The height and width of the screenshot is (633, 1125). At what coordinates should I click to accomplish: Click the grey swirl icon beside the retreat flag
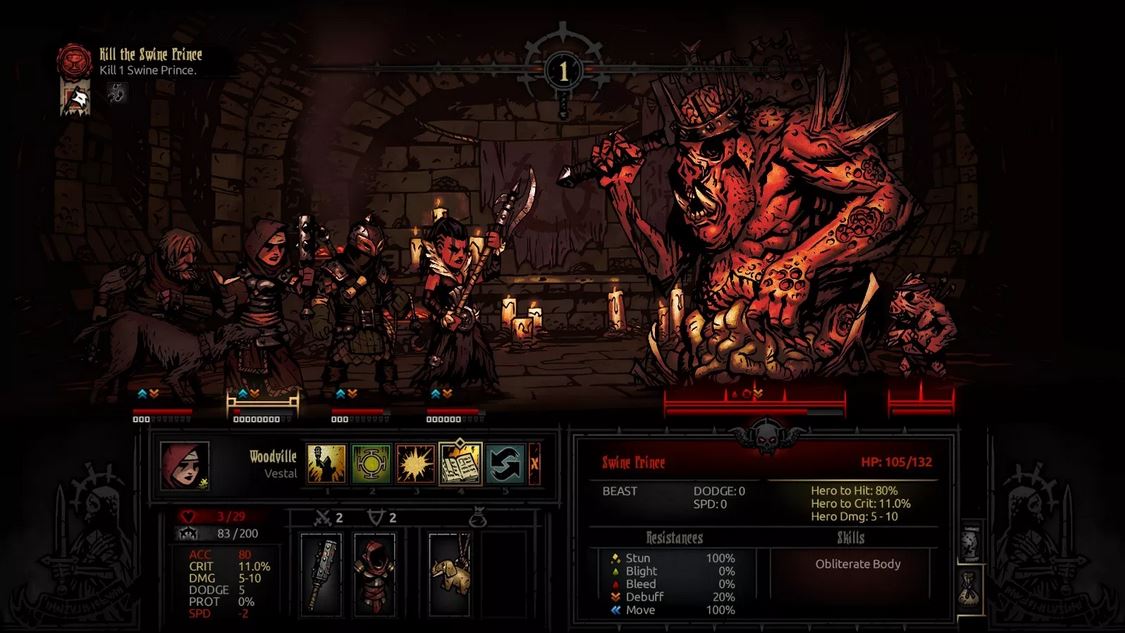coord(118,92)
